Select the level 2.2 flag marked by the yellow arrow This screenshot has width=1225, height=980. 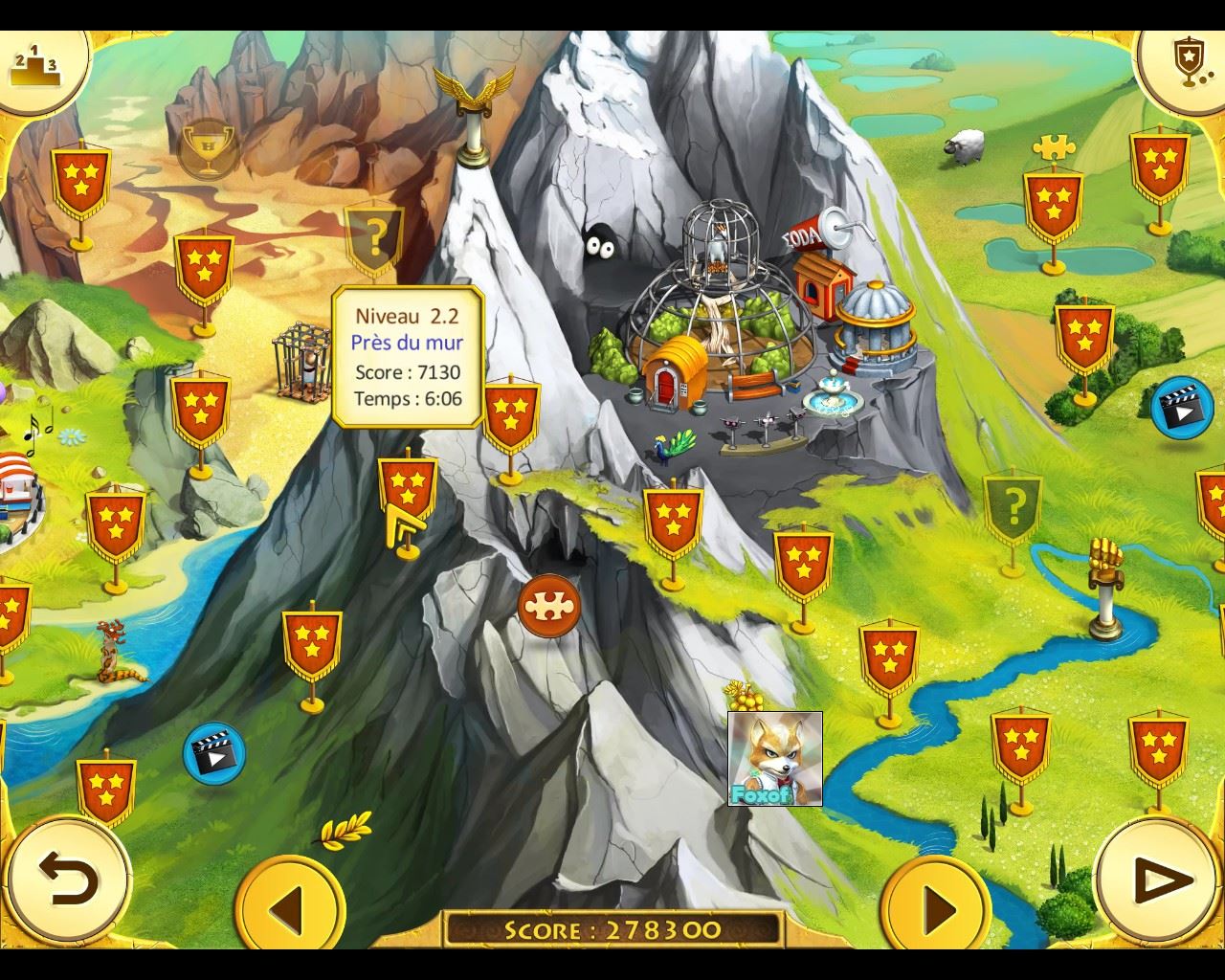(408, 486)
